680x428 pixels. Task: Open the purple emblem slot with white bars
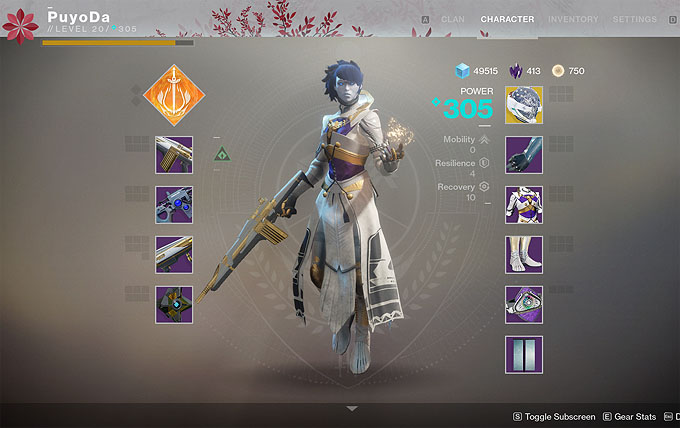[524, 354]
